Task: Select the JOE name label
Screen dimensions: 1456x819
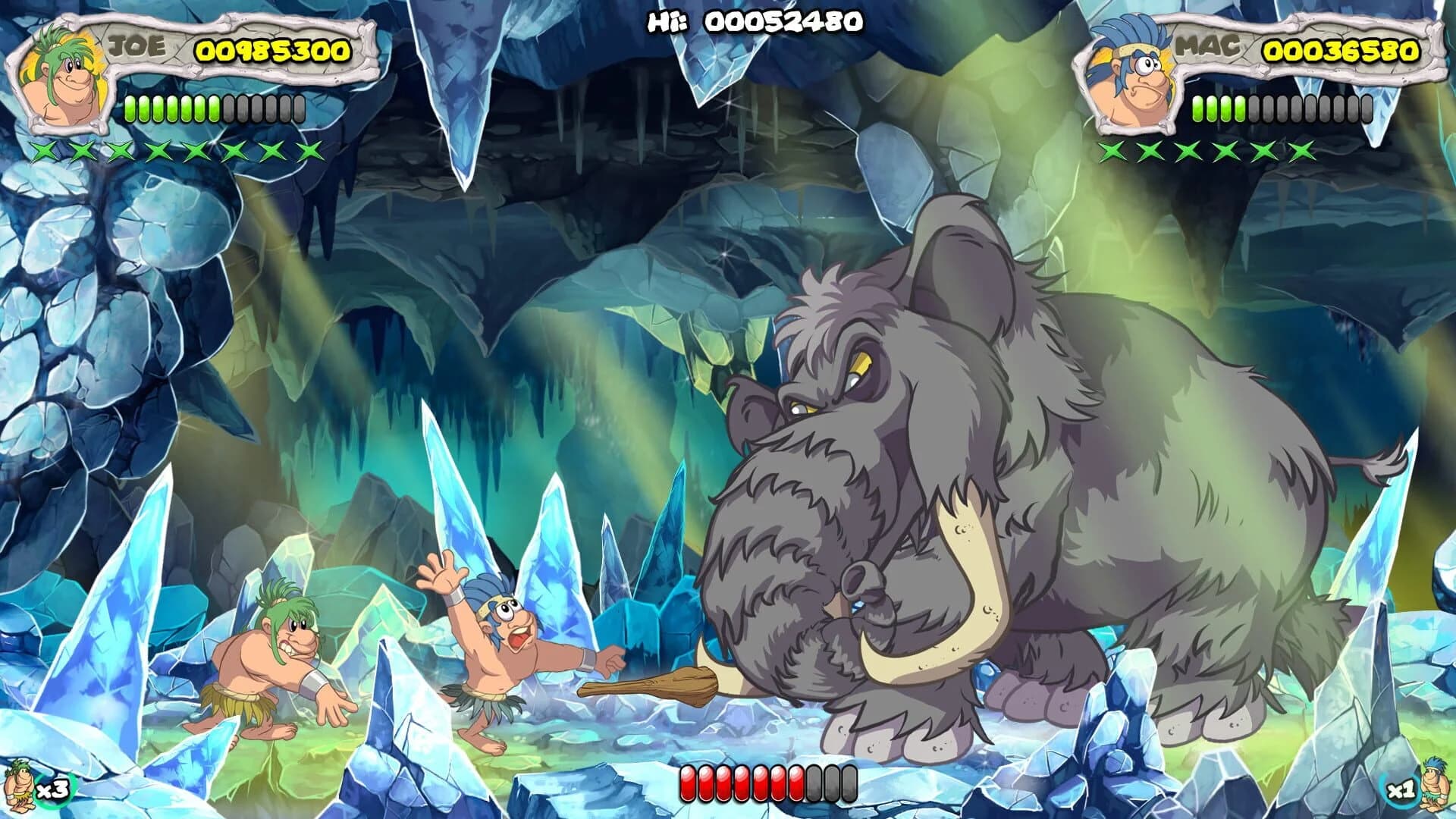Action: click(136, 47)
